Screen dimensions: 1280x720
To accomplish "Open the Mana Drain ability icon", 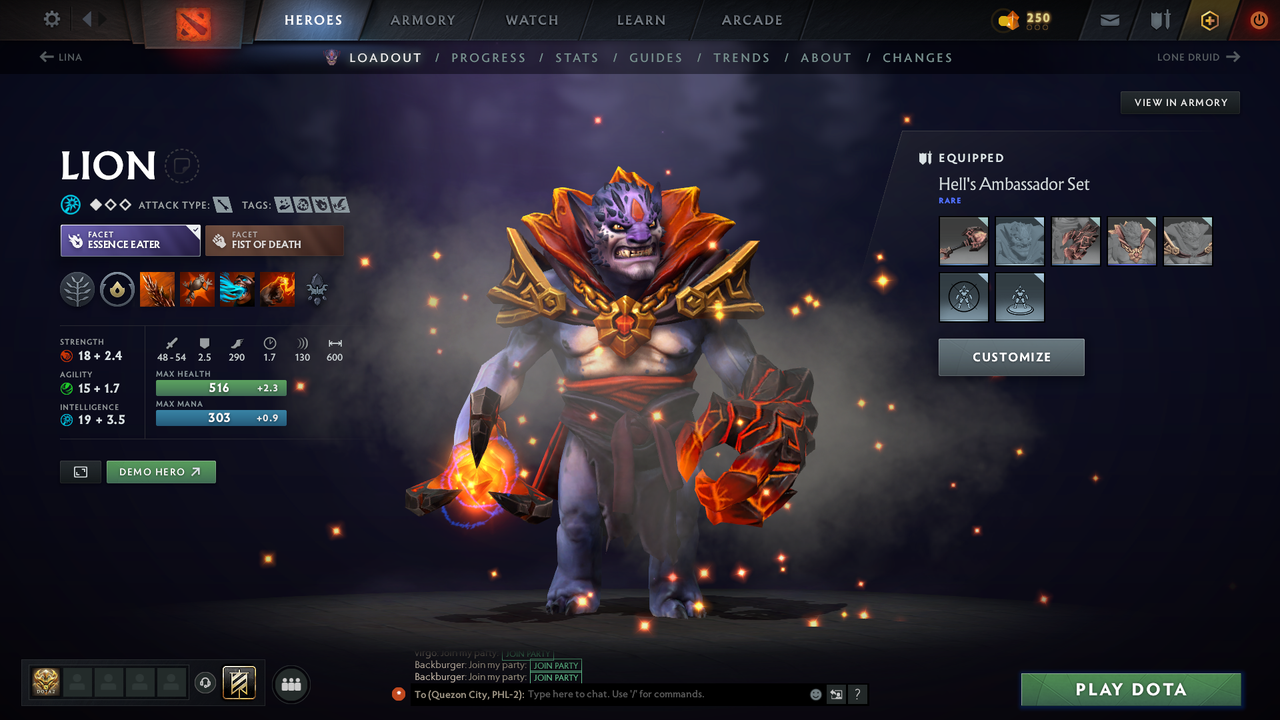I will 238,290.
